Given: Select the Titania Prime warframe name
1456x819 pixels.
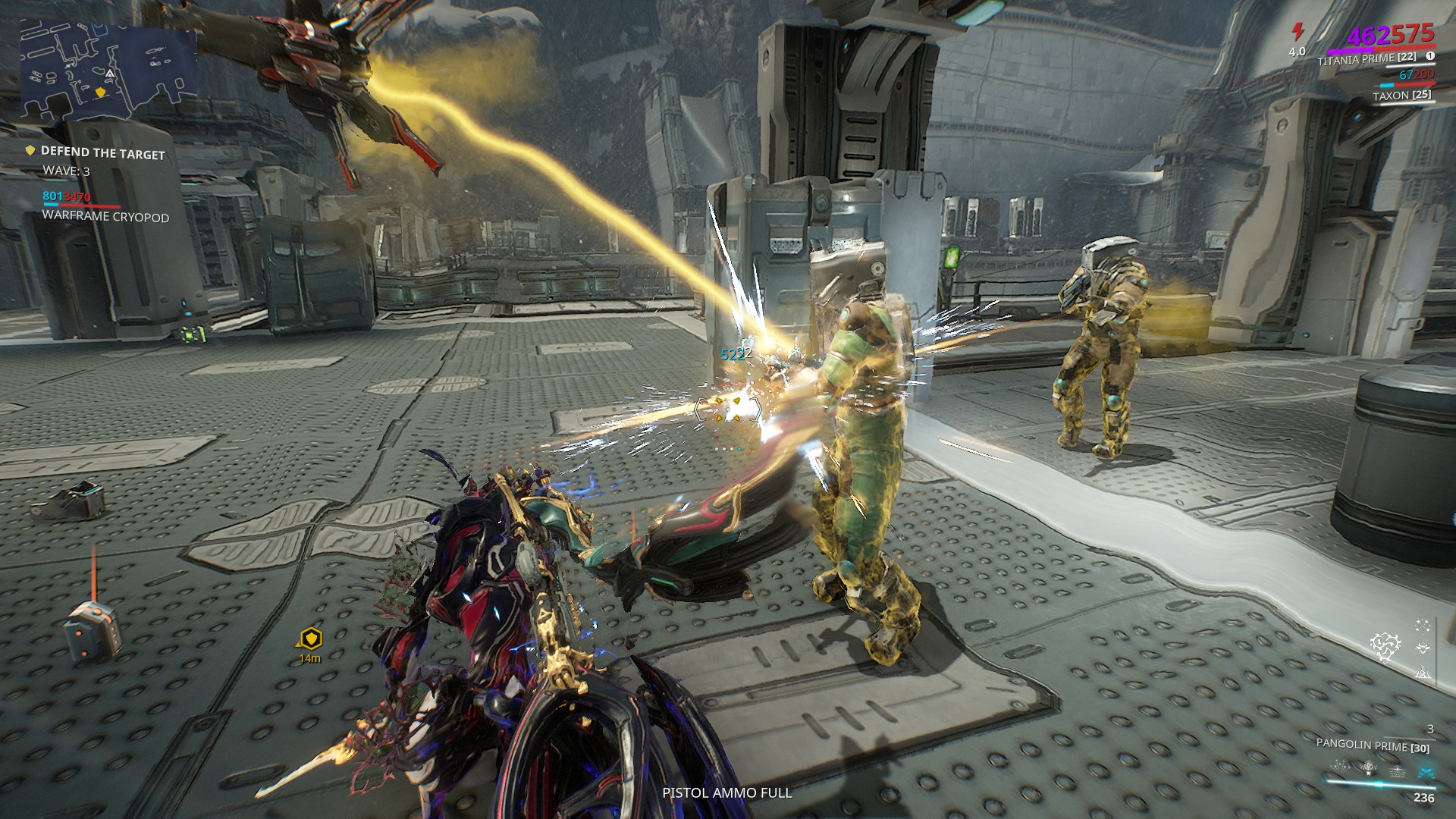Looking at the screenshot, I should (1367, 58).
